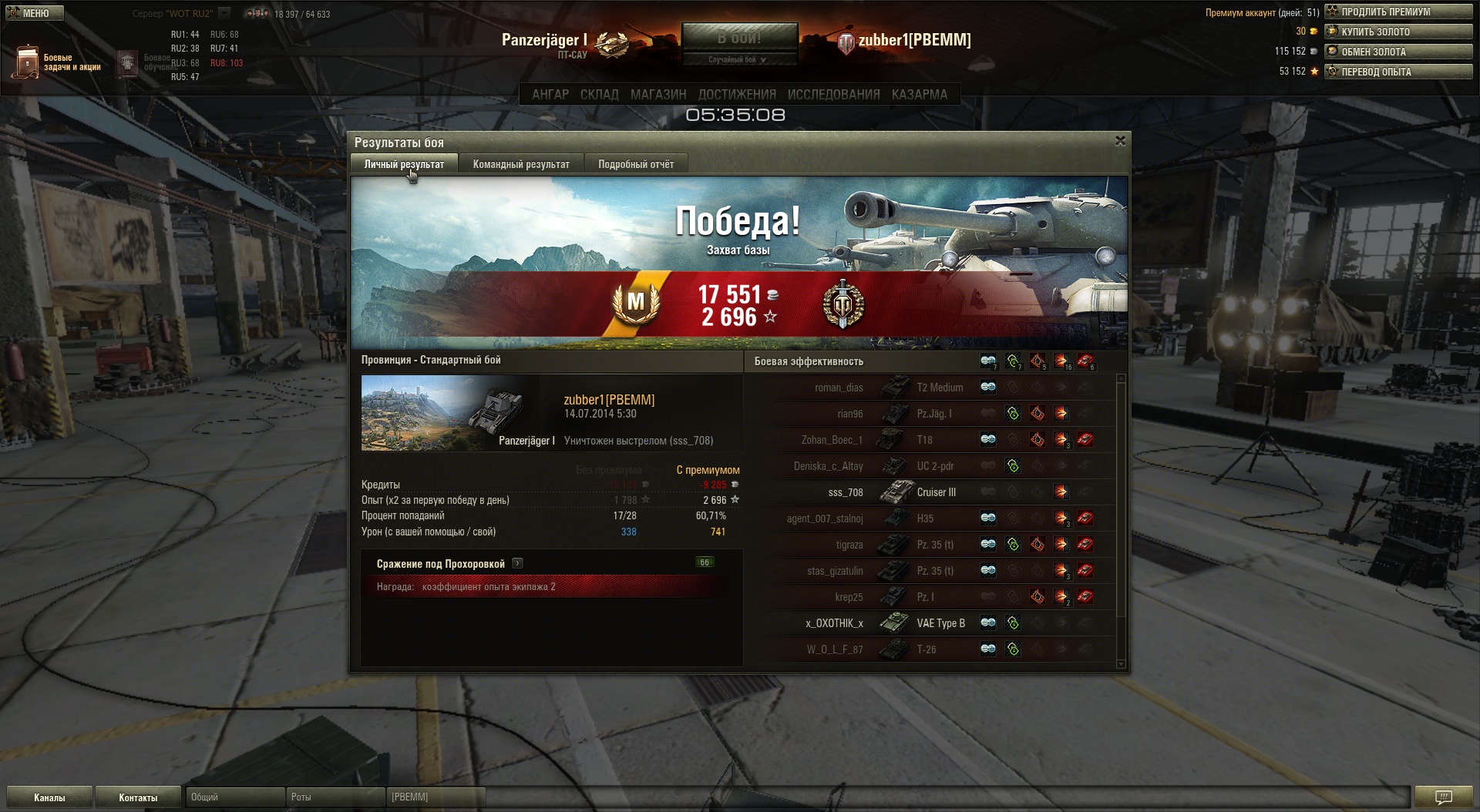This screenshot has height=812, width=1480.
Task: Open the Исследования tech tree
Action: pos(833,94)
